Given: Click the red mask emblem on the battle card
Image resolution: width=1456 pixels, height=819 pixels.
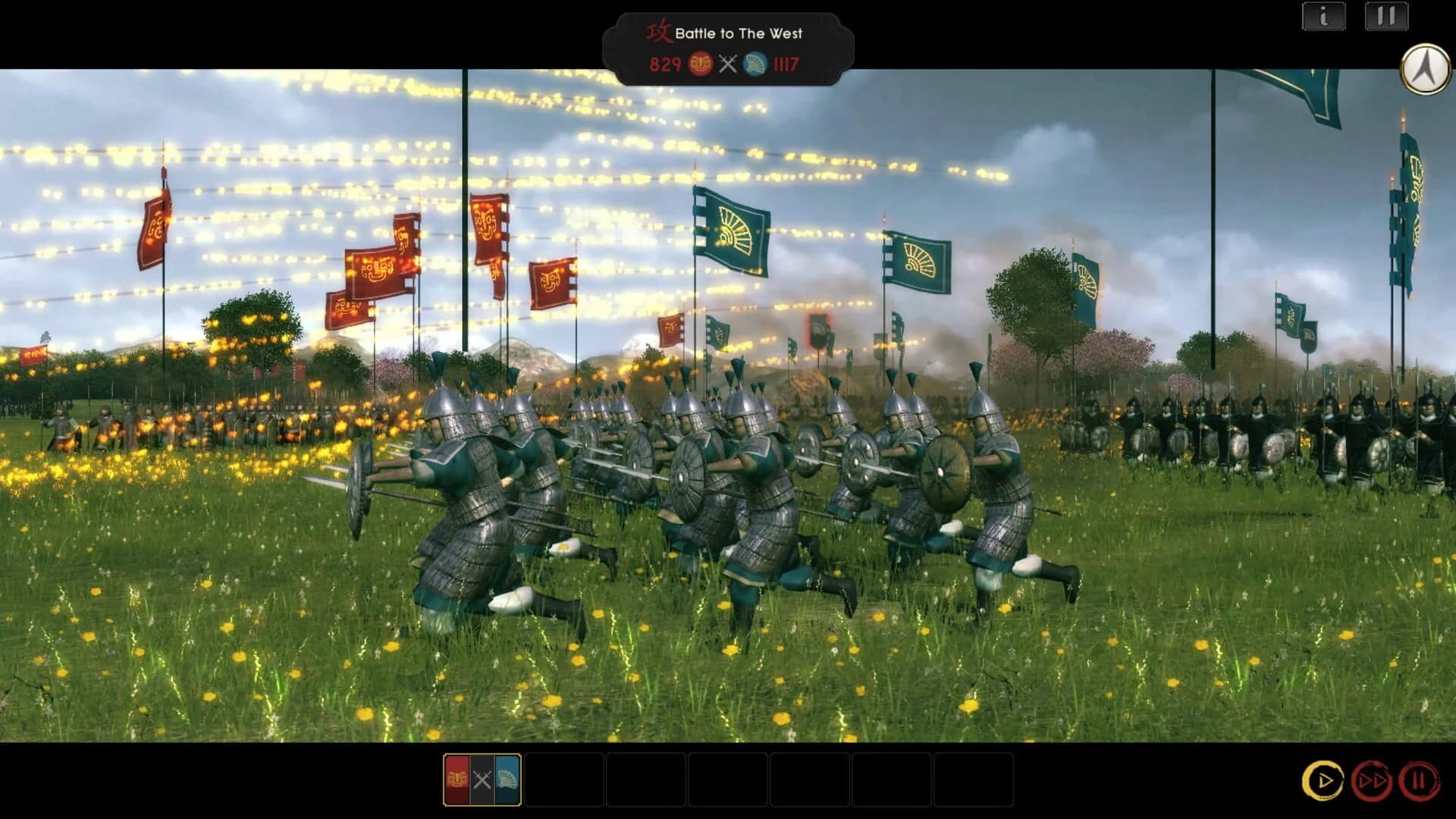Looking at the screenshot, I should click(457, 777).
